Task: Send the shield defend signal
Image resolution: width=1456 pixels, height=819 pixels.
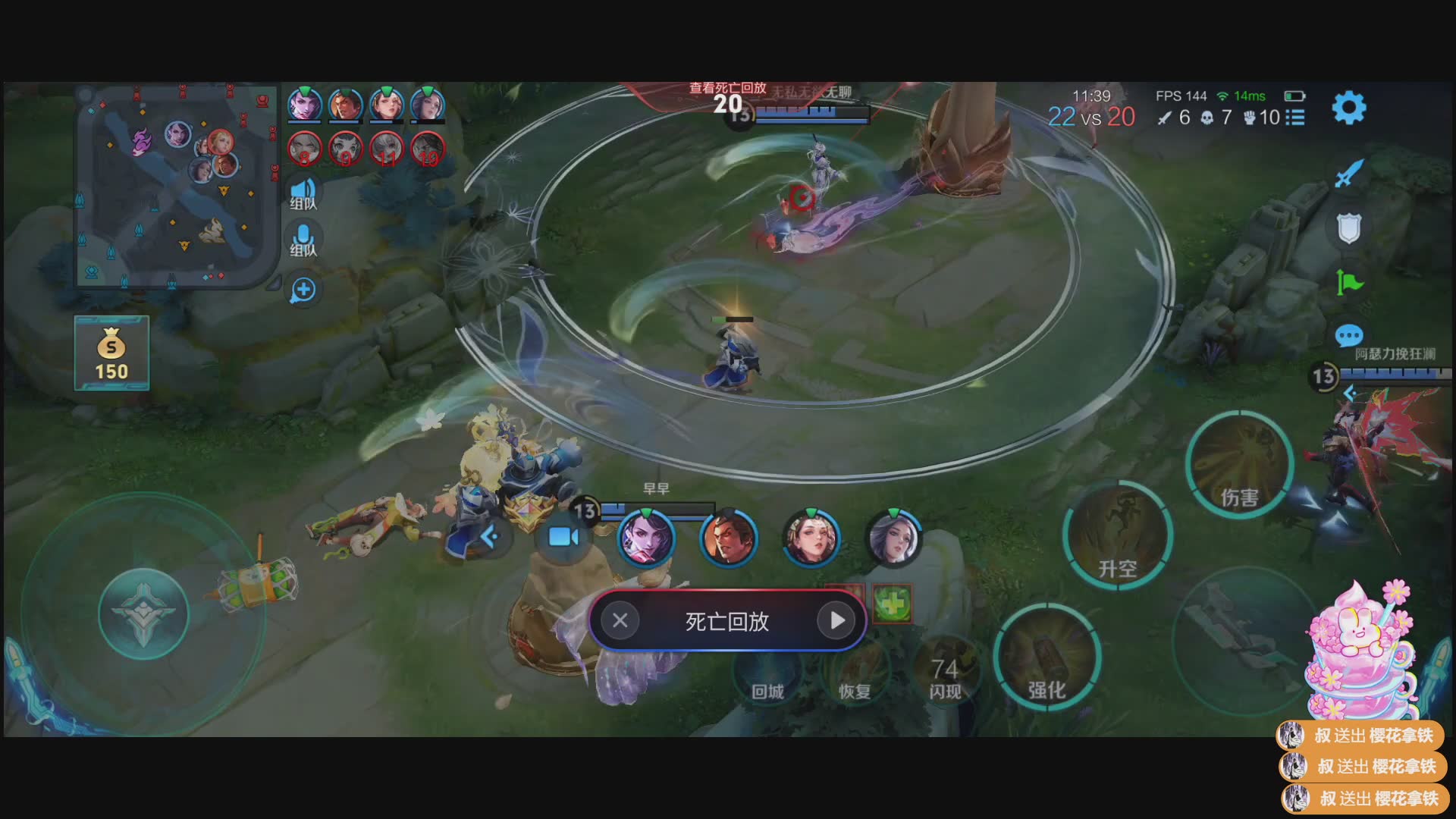Action: click(1348, 227)
